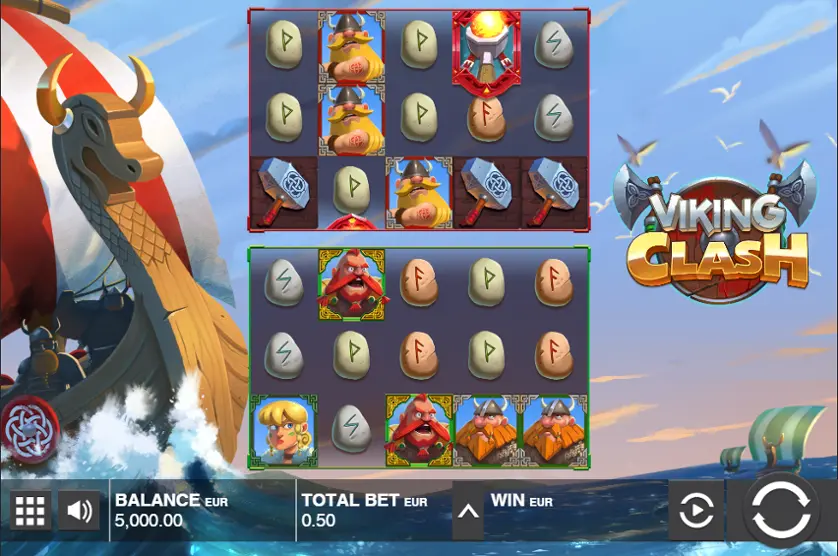Open the autoplay options
This screenshot has width=838, height=556.
point(695,511)
